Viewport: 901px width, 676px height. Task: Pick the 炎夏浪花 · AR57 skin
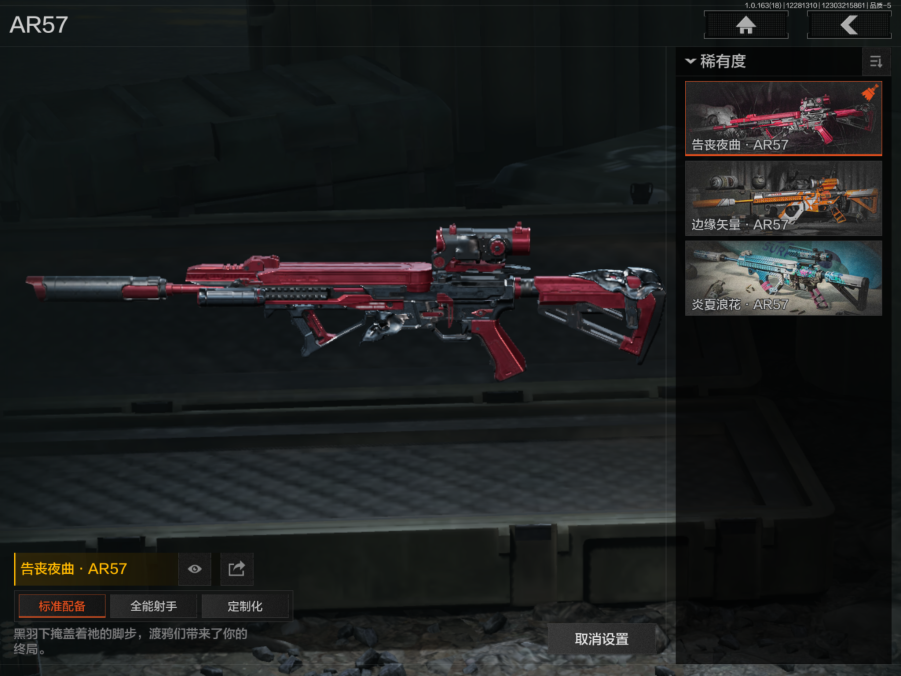click(783, 277)
